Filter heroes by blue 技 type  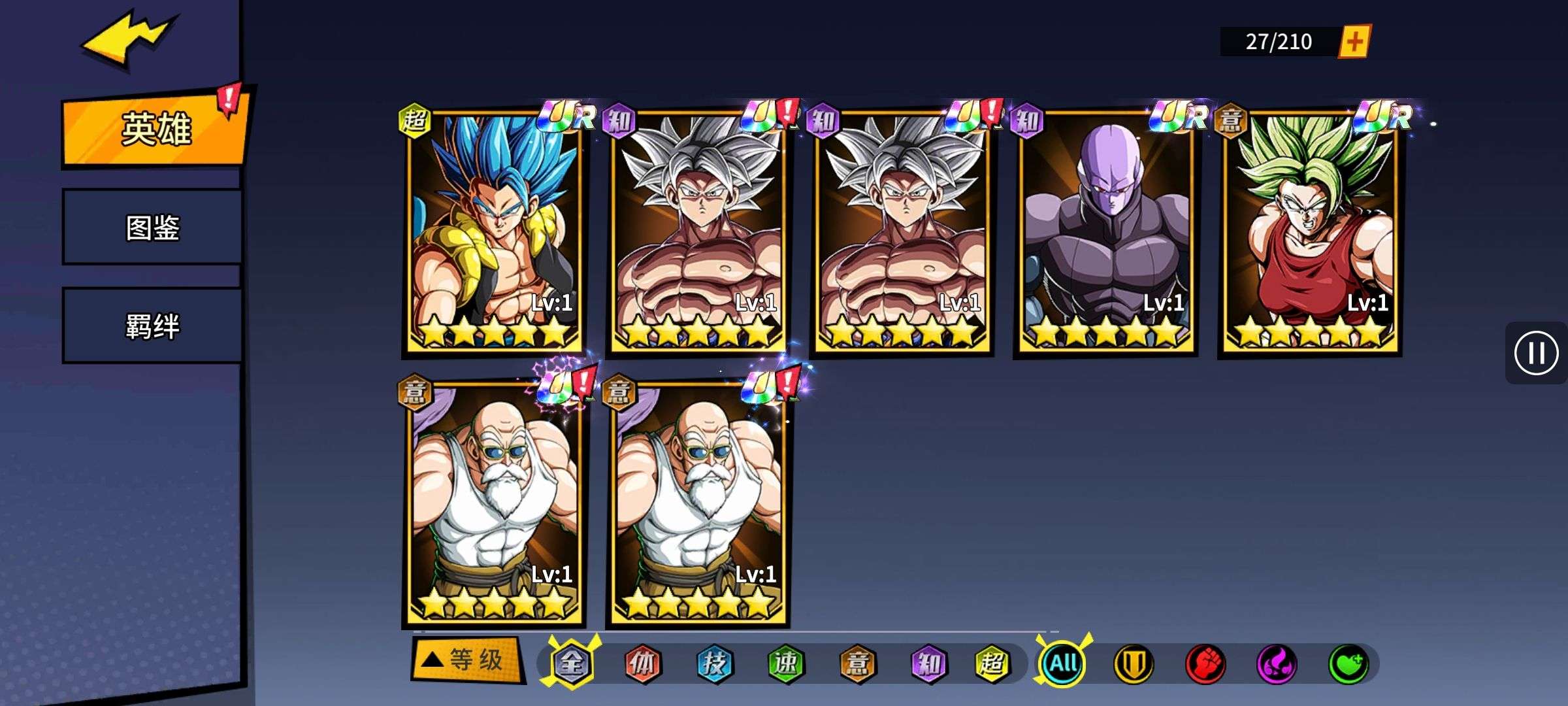point(714,664)
